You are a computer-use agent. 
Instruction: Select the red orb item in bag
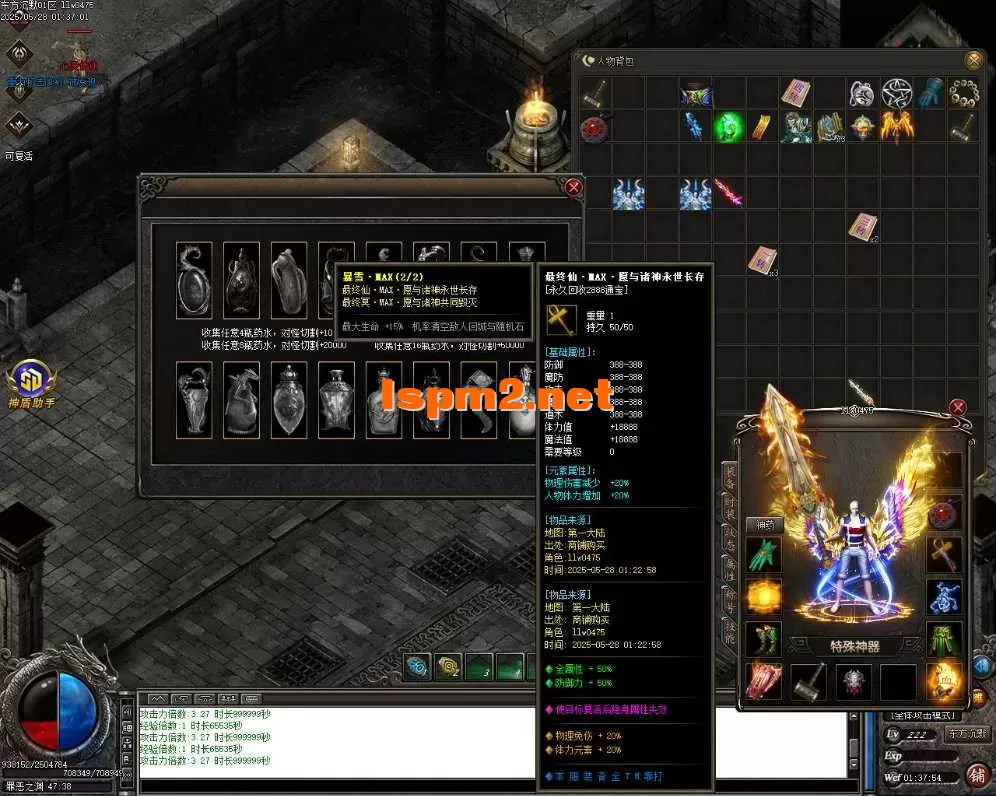(x=596, y=128)
